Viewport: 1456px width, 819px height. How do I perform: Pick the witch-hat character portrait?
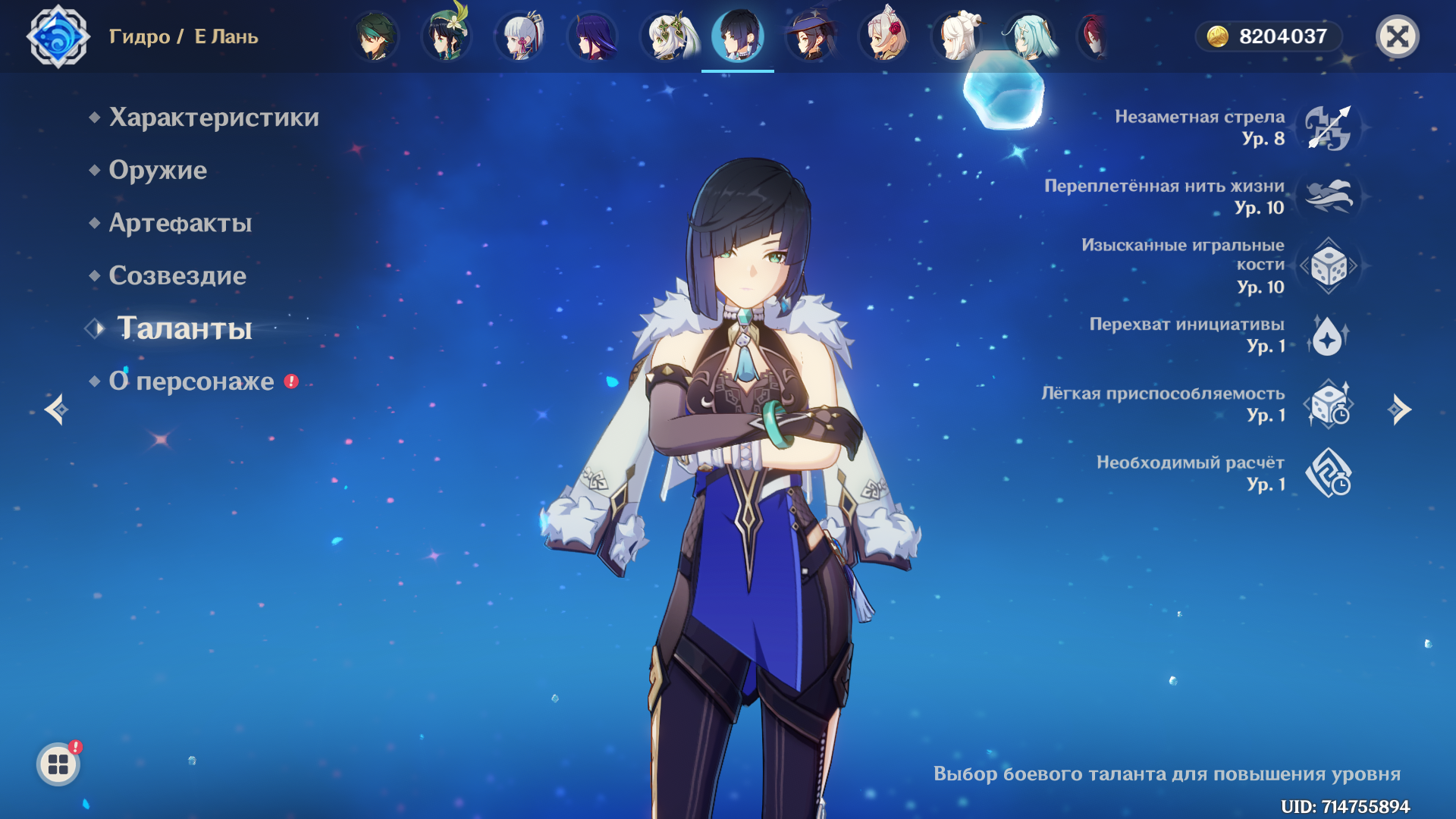click(811, 36)
